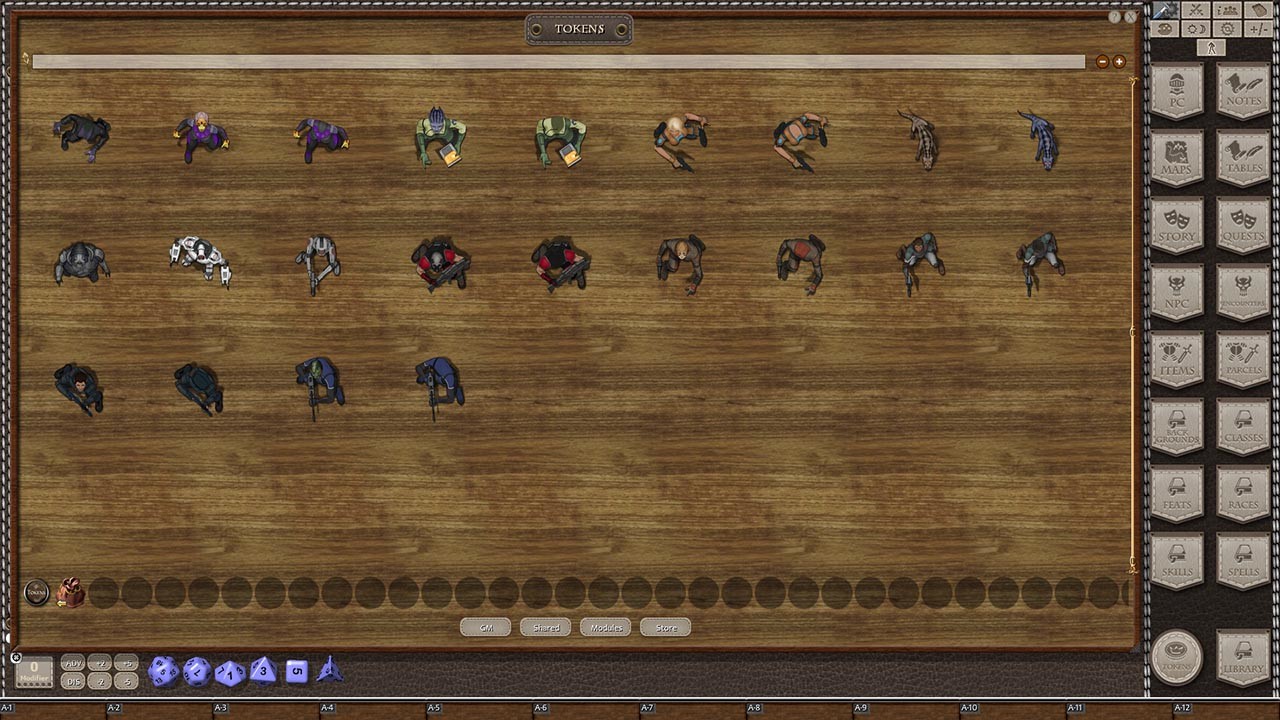The height and width of the screenshot is (720, 1280).
Task: Open the Store token source
Action: tap(664, 627)
